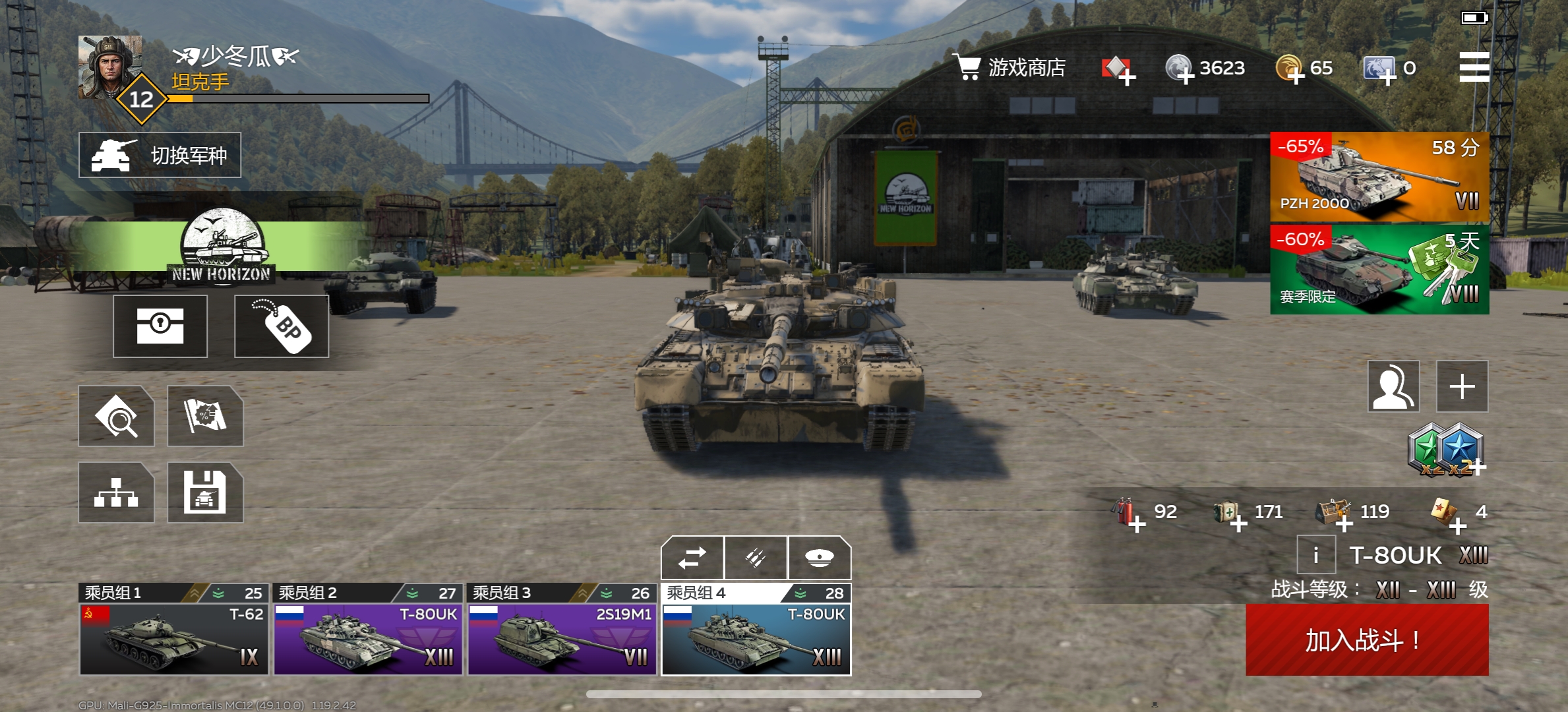Image resolution: width=1568 pixels, height=712 pixels.
Task: Click the magnifier inspect vehicle icon
Action: pyautogui.click(x=116, y=416)
